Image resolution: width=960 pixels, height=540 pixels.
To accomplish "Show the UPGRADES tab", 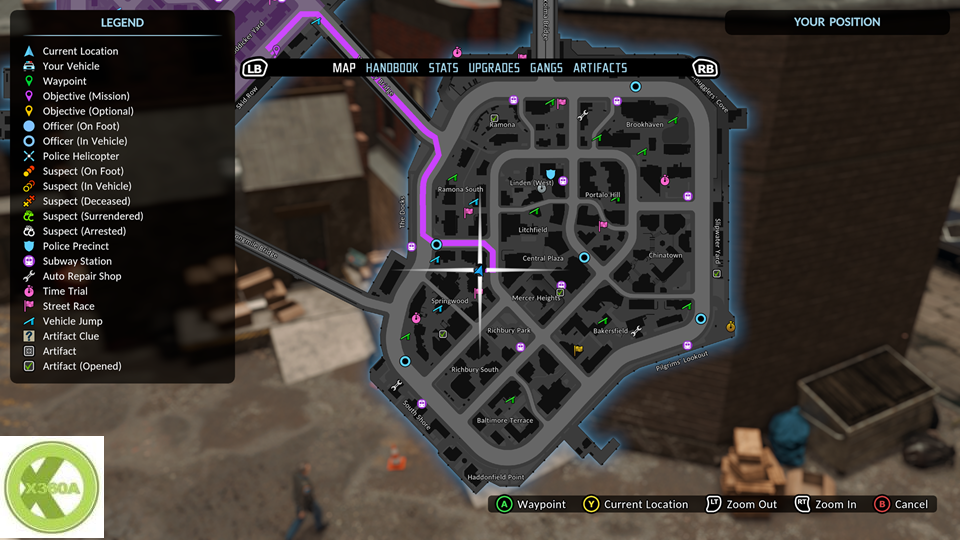I will 494,68.
